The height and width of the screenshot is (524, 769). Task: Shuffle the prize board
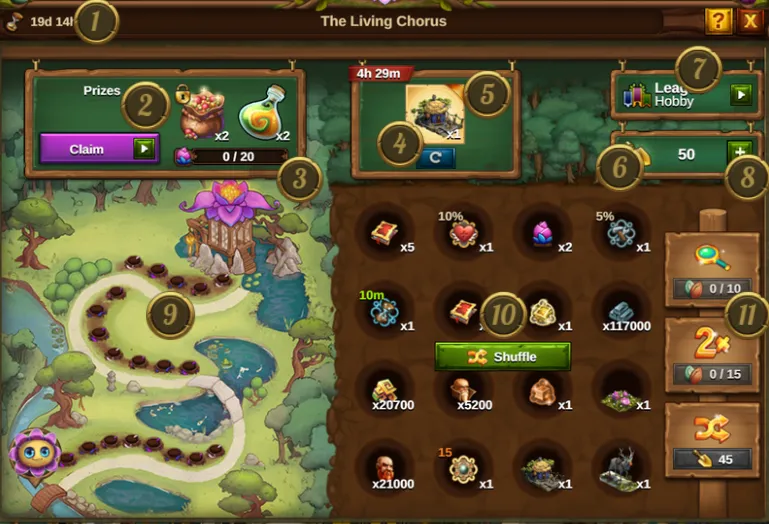point(502,357)
